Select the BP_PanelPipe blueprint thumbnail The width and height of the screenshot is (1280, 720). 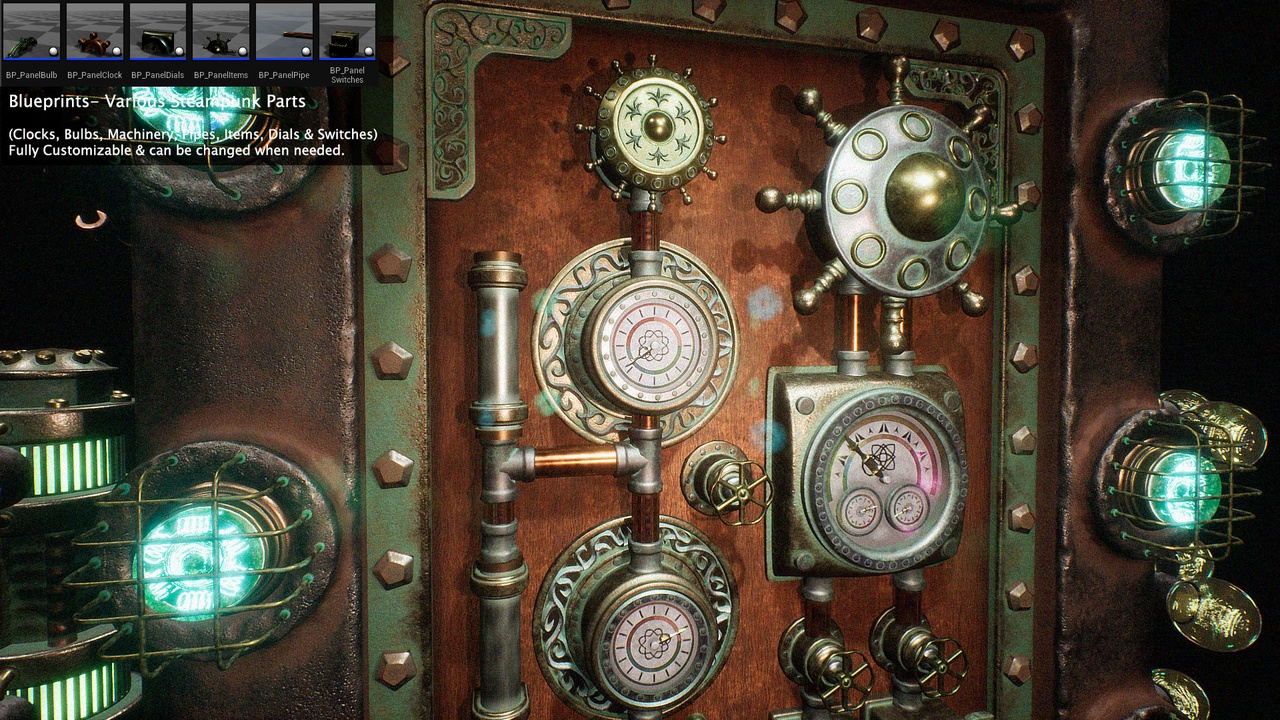click(284, 32)
